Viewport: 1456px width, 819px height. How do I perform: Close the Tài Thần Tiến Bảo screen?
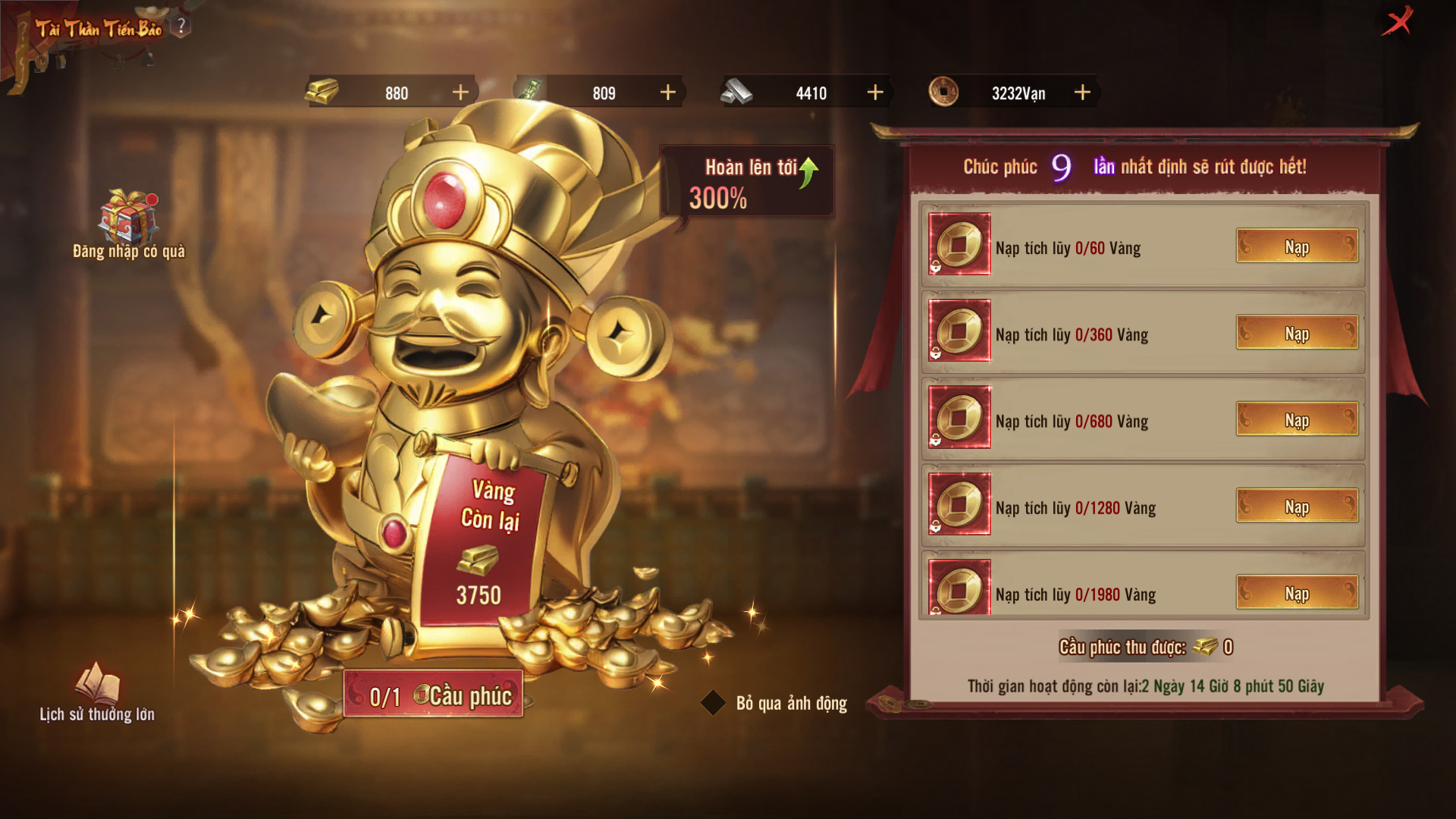1397,21
